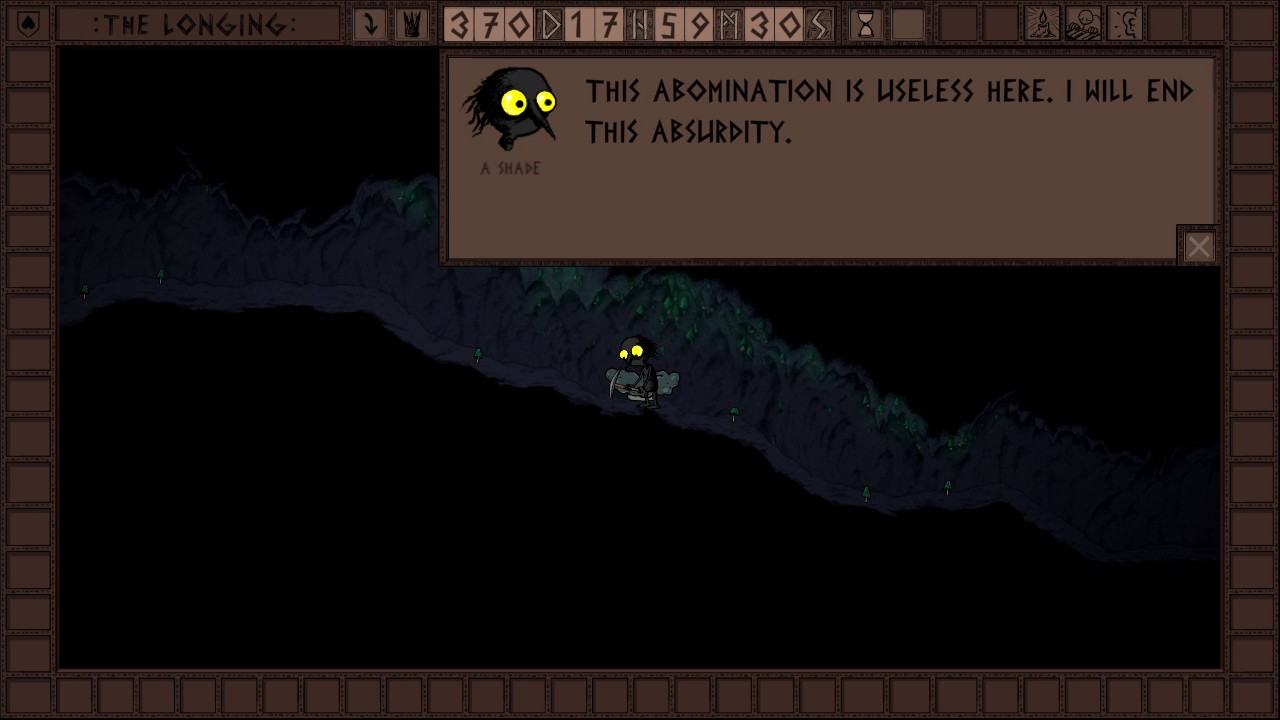Image resolution: width=1280 pixels, height=720 pixels.
Task: Select the candle icon
Action: [1042, 24]
